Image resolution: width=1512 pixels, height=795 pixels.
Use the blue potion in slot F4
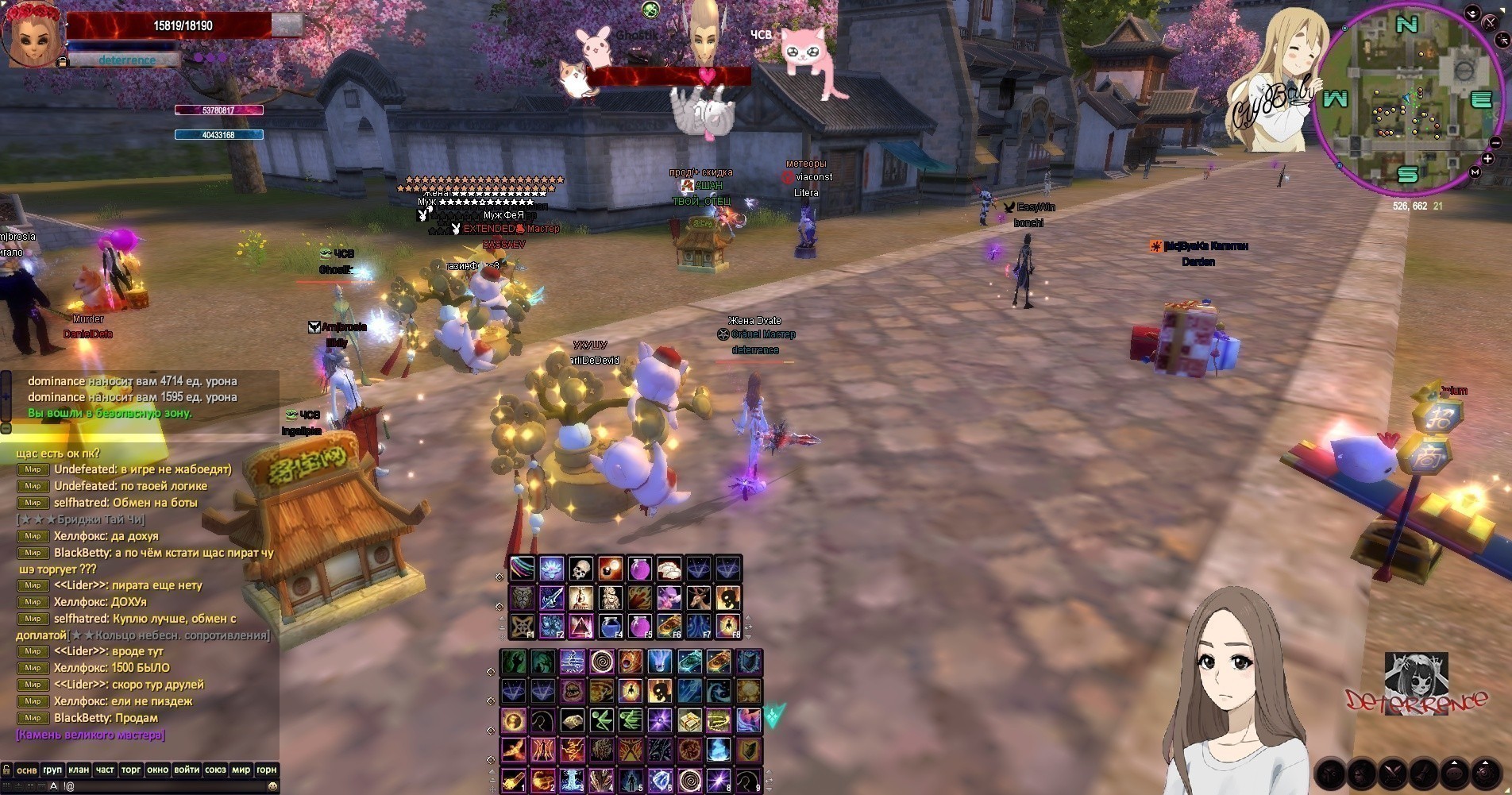click(x=610, y=626)
